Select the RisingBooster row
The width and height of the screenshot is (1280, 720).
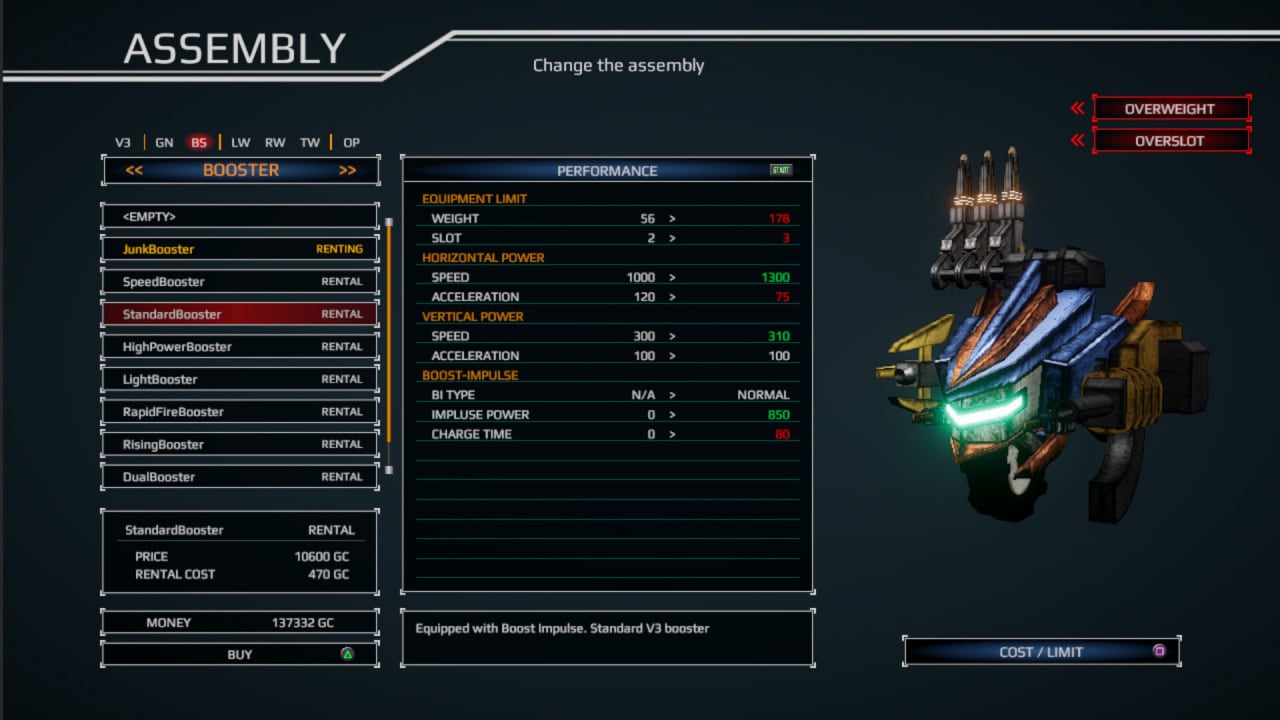tap(240, 444)
